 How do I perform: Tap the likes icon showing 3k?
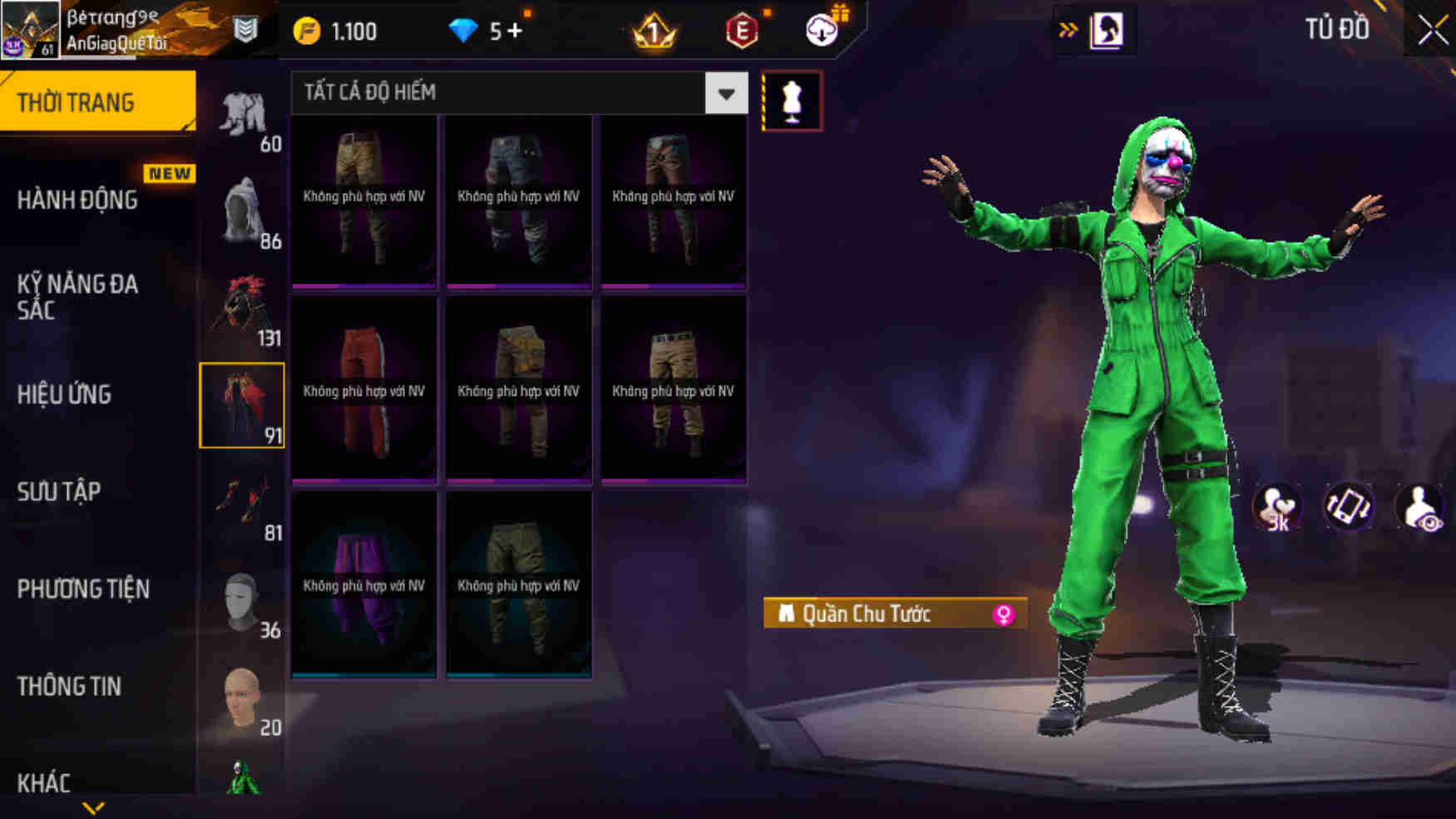(x=1278, y=507)
